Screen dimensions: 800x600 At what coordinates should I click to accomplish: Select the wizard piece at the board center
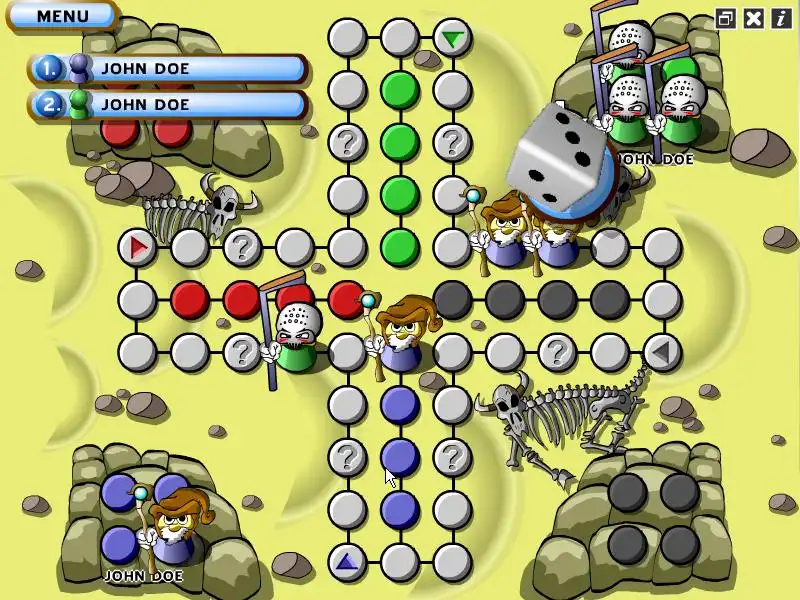(402, 332)
